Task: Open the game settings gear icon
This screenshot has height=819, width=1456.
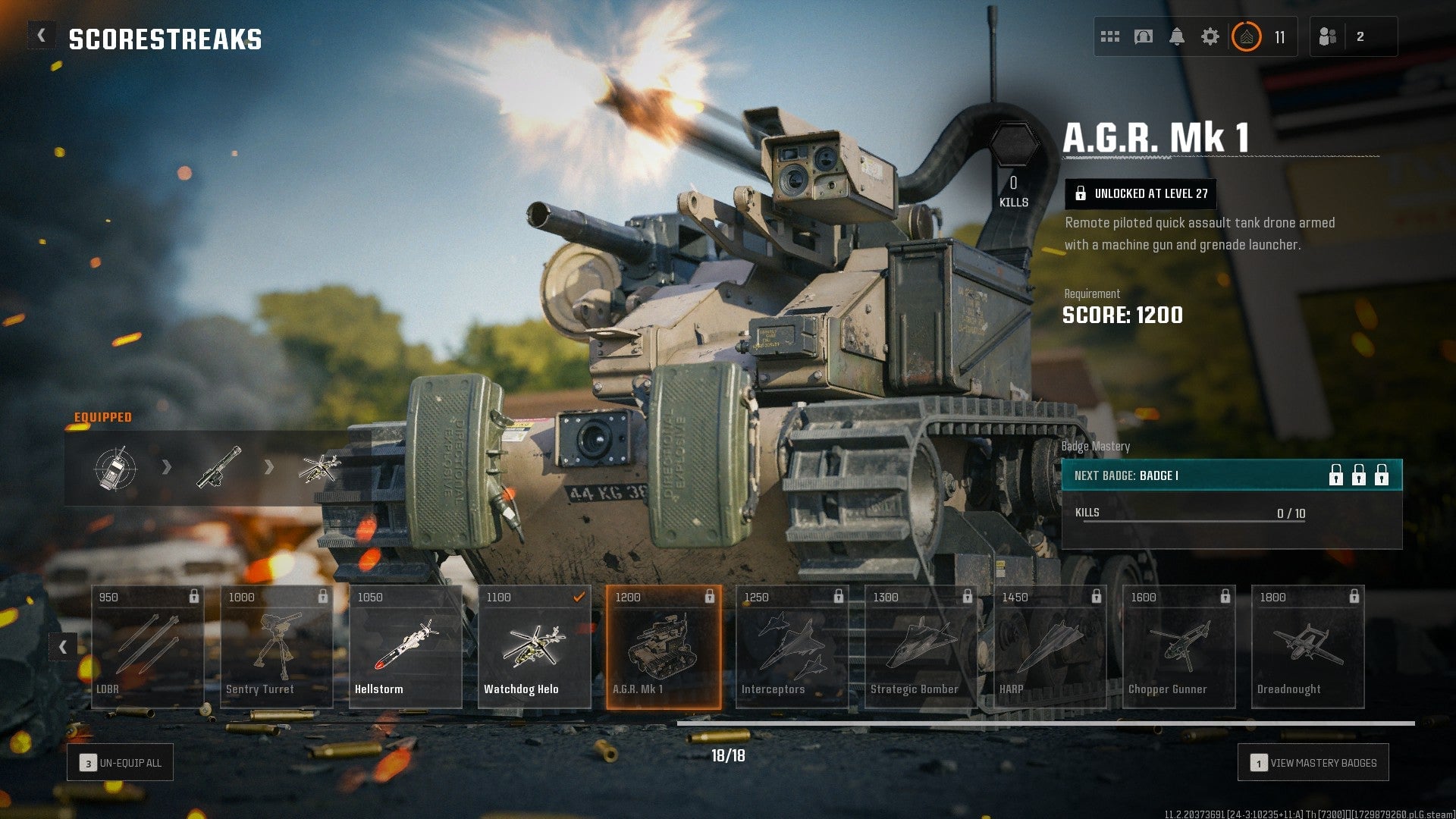Action: pyautogui.click(x=1211, y=36)
